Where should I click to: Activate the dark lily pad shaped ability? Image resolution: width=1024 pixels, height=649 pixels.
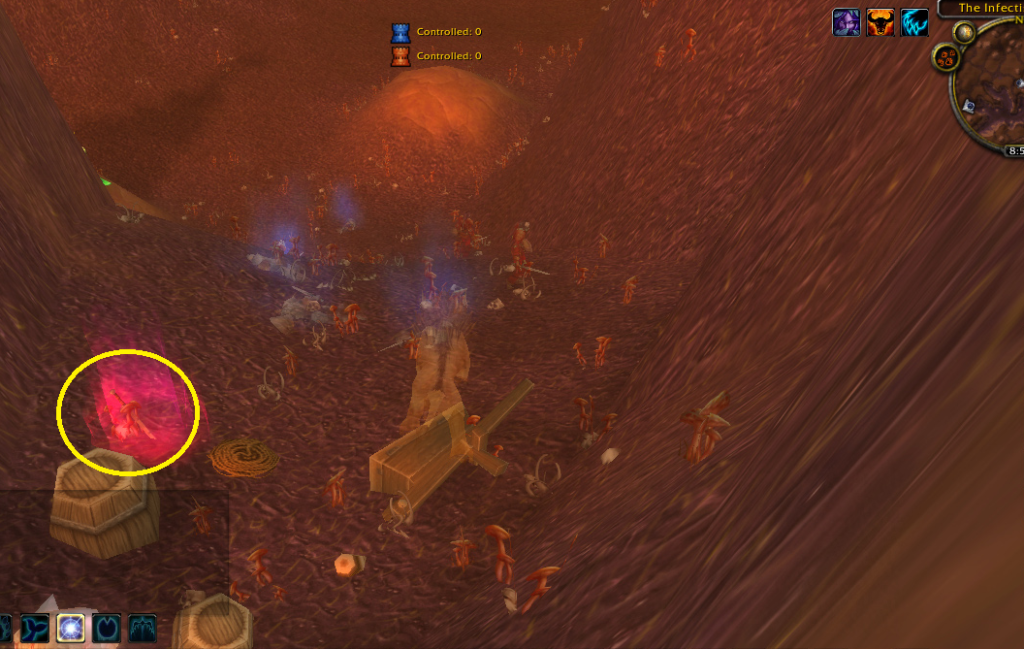pyautogui.click(x=106, y=628)
